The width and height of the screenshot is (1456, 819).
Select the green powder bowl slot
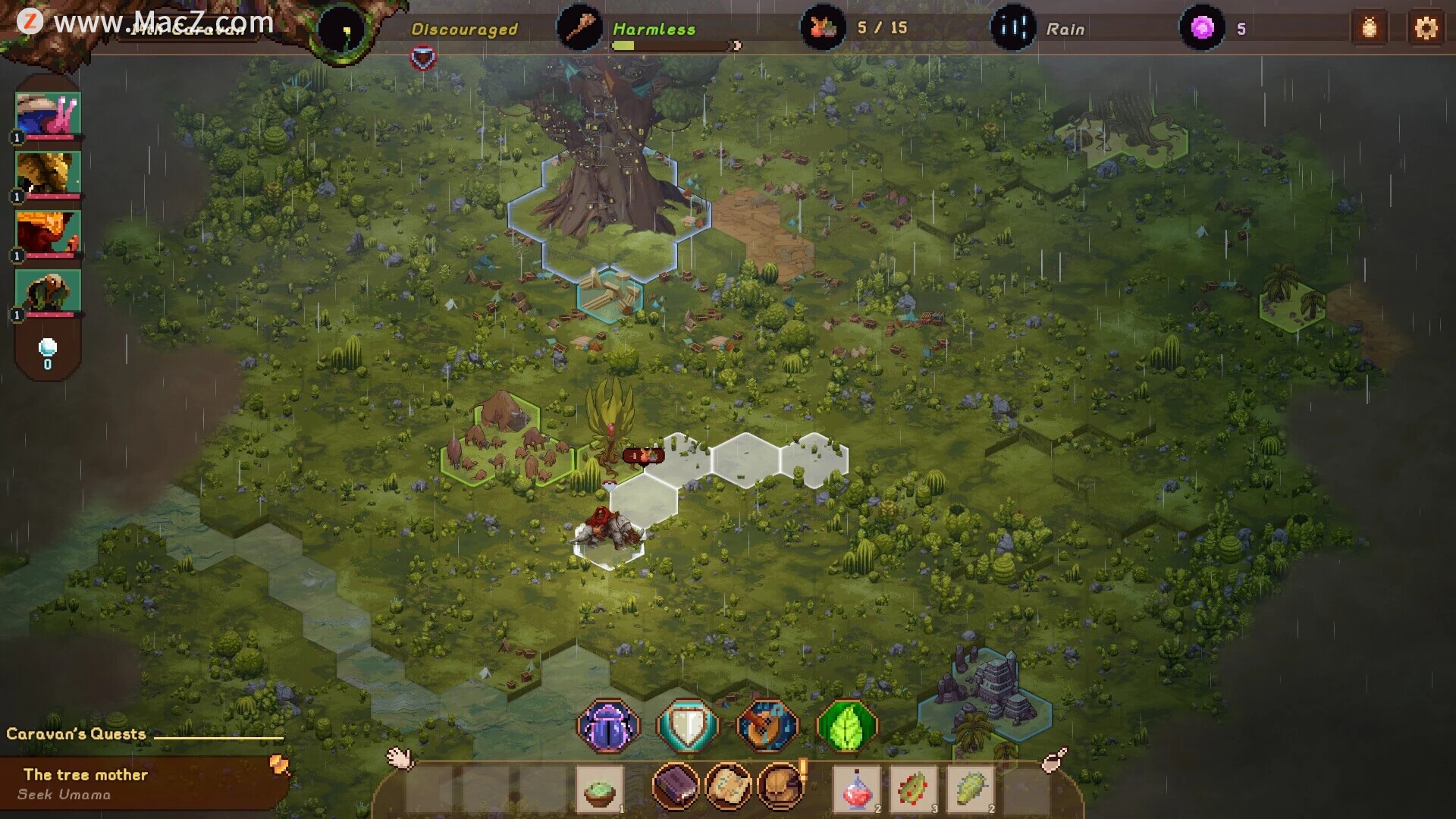[600, 789]
